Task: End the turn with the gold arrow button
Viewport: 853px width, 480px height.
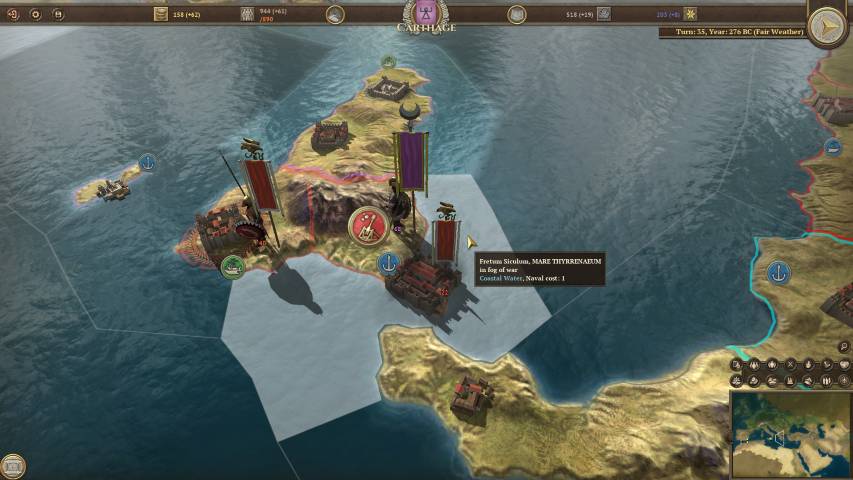Action: [827, 27]
